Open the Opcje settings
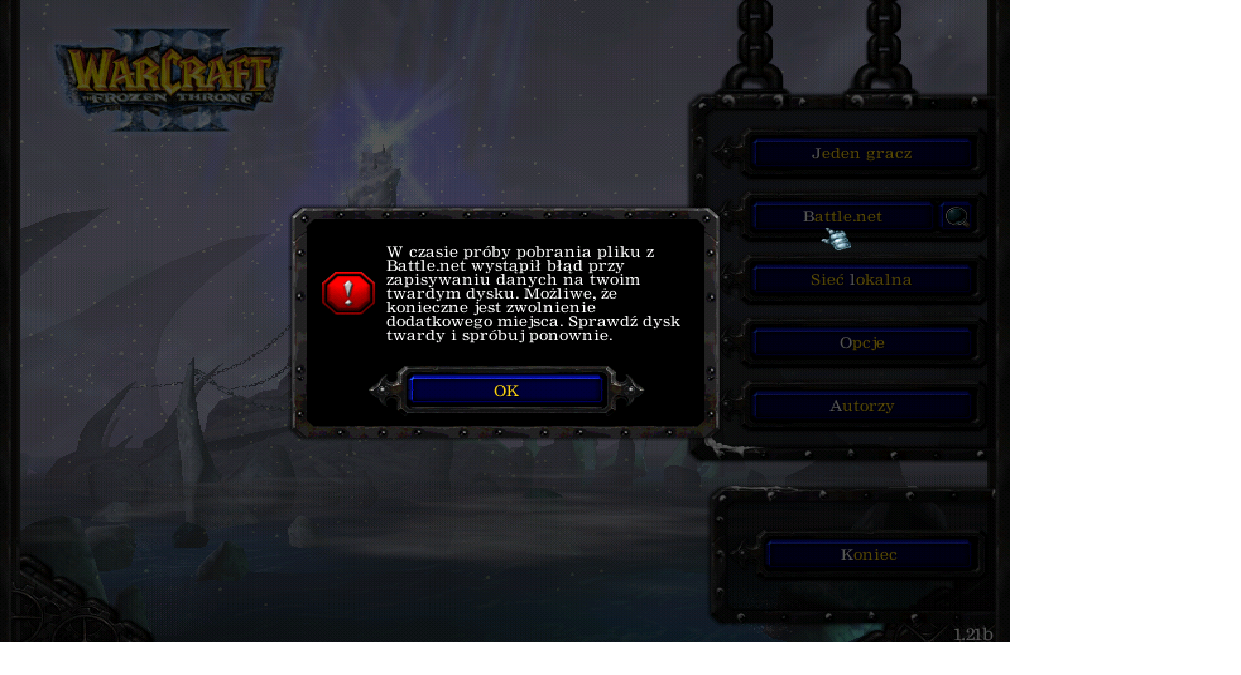Viewport: 1241px width, 675px height. [x=861, y=343]
